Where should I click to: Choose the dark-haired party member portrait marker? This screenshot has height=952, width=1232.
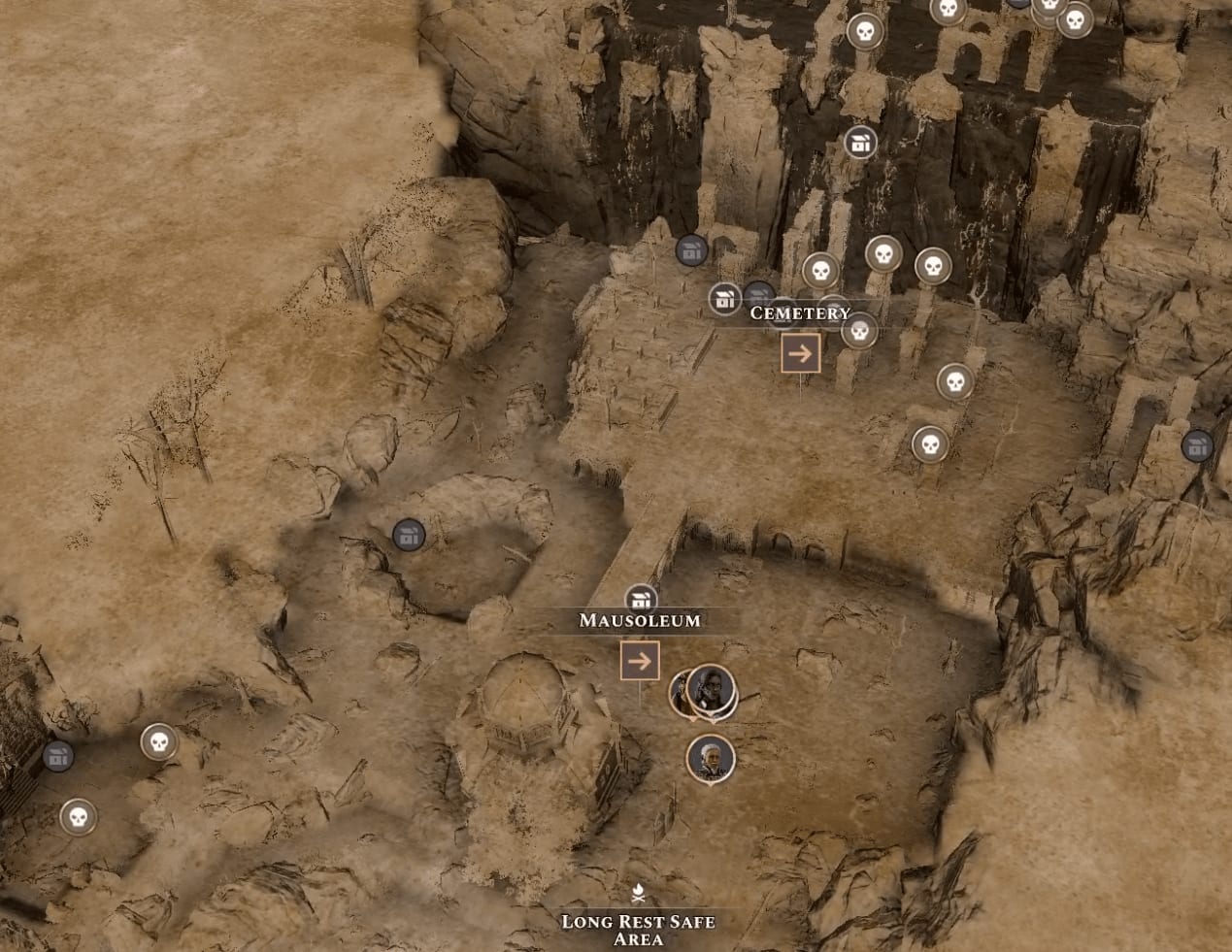coord(712,689)
